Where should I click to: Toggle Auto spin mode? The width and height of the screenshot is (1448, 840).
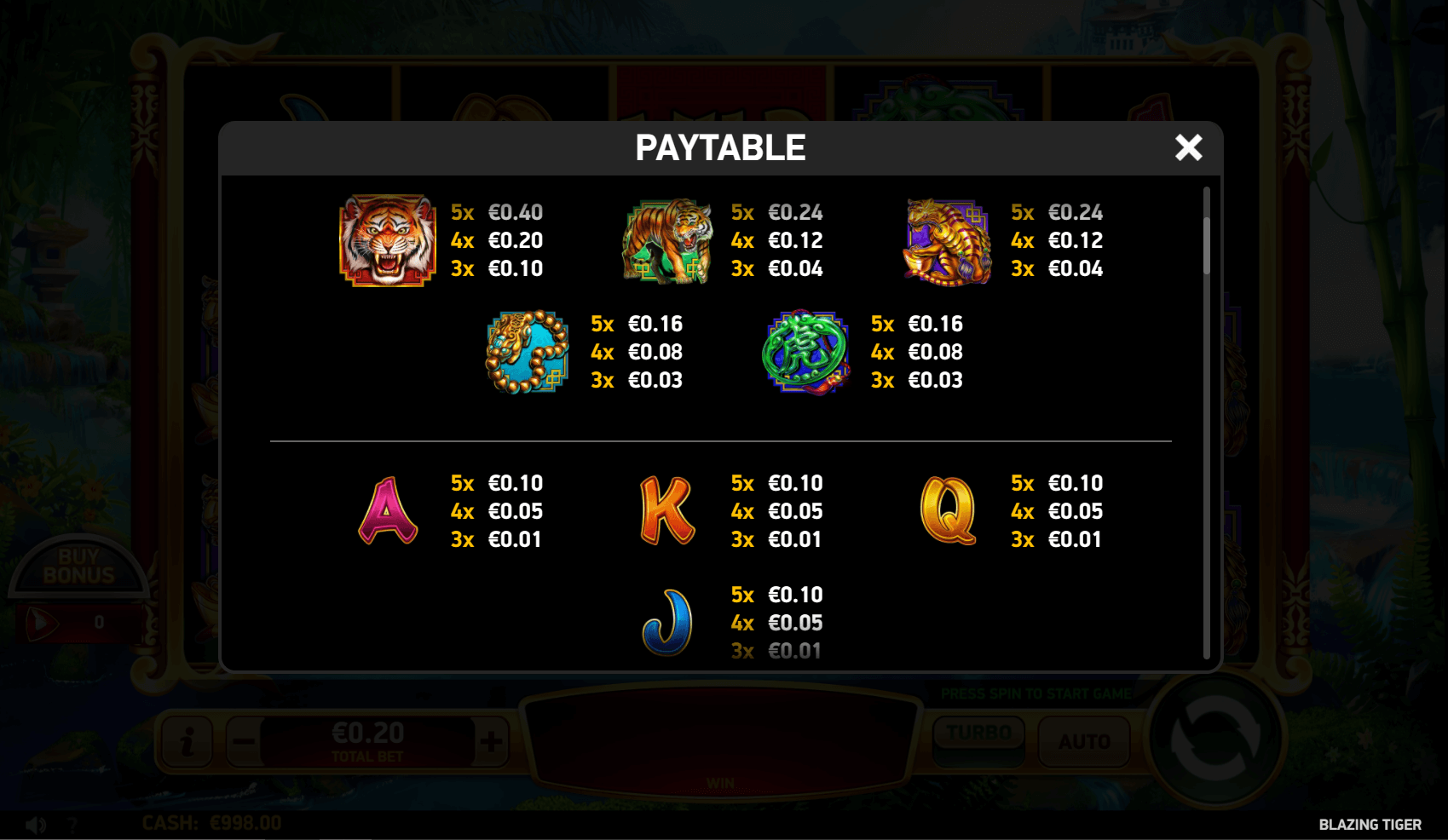pyautogui.click(x=1084, y=740)
